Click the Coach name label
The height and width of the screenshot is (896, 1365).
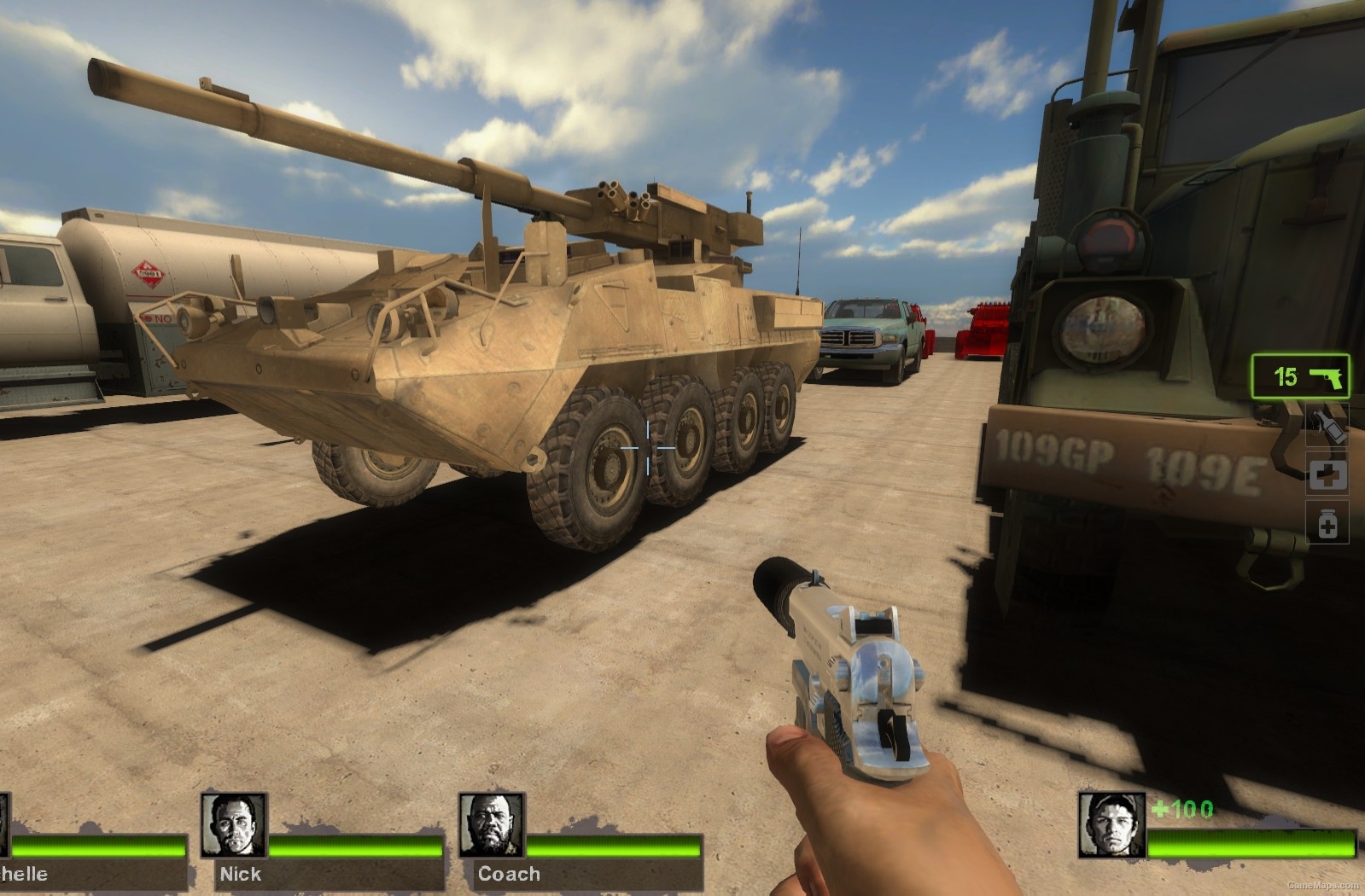click(x=506, y=875)
